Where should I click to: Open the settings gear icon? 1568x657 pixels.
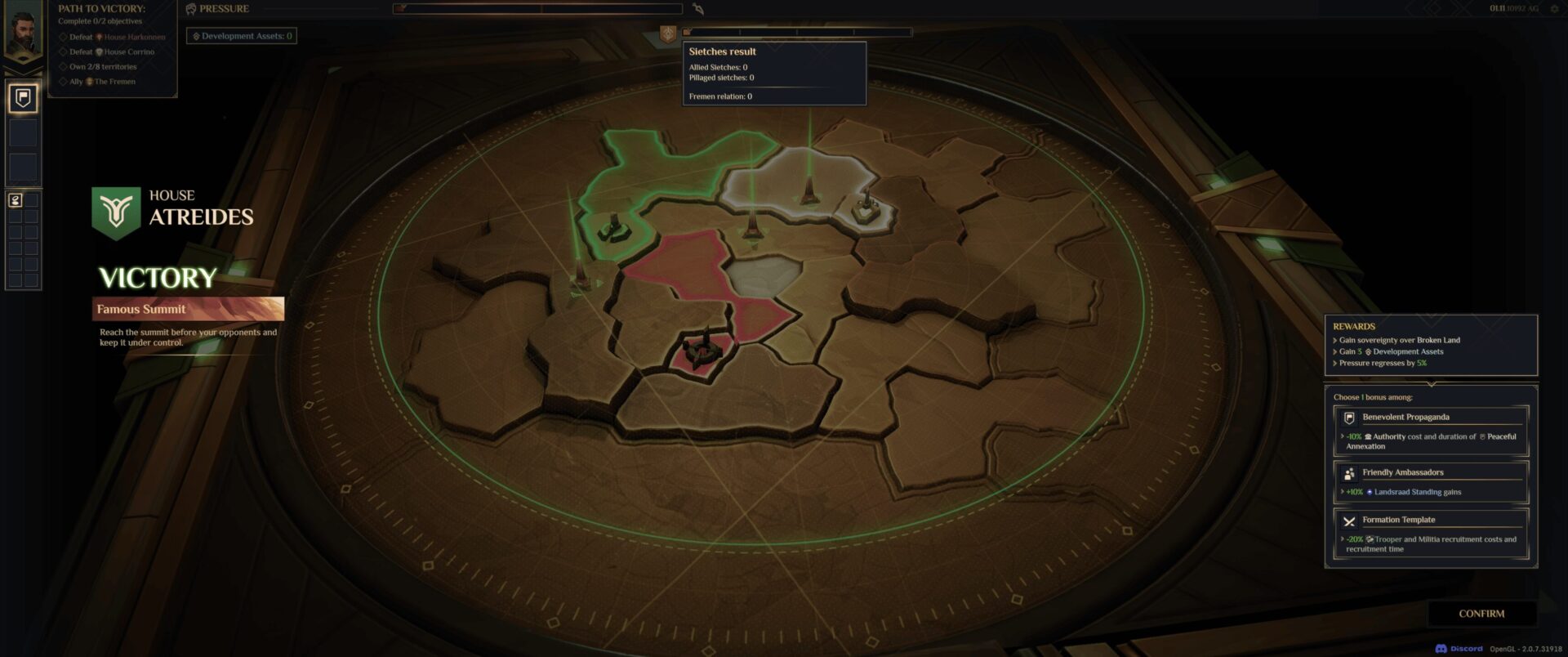1554,9
